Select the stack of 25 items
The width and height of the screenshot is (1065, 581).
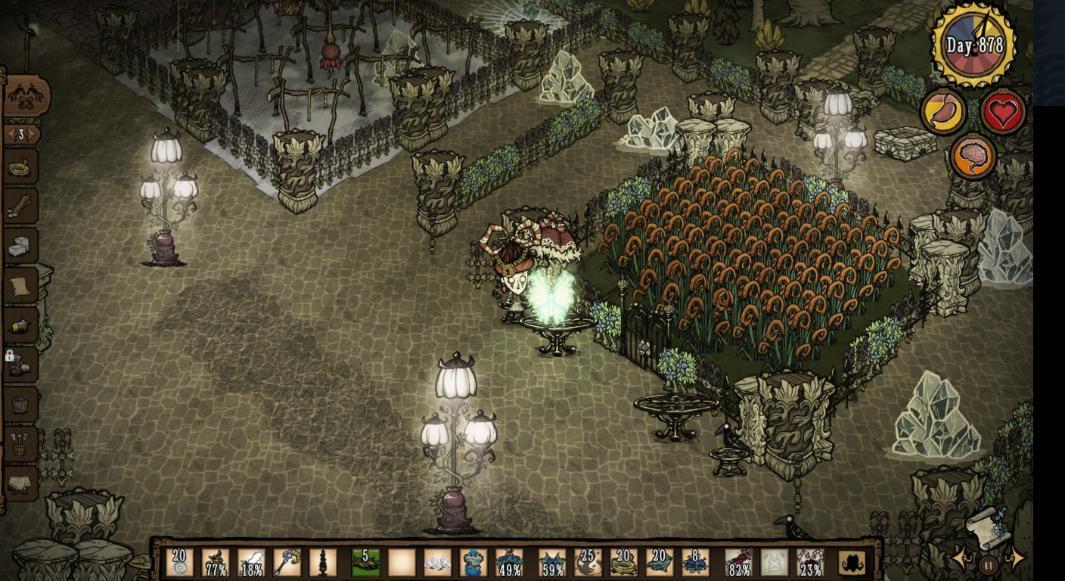(588, 562)
